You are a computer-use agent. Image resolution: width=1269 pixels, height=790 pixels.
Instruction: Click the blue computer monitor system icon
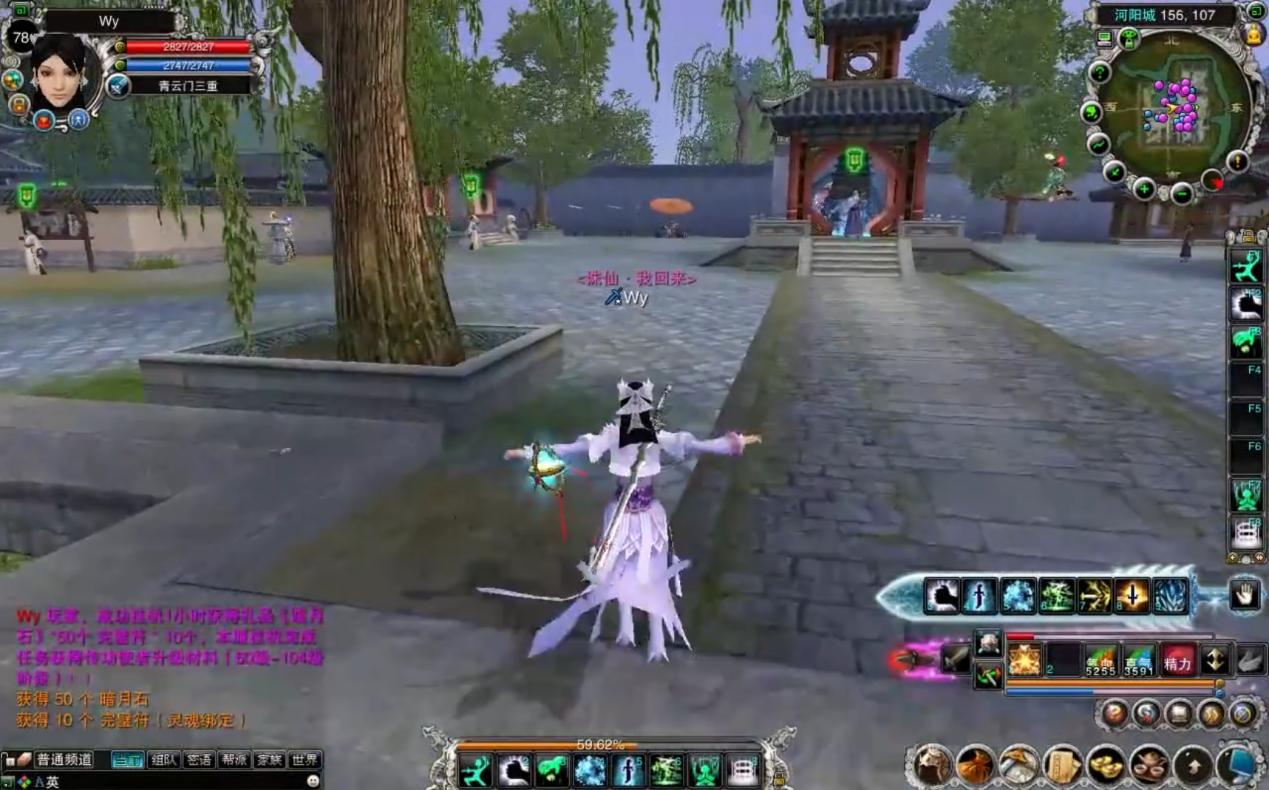coord(1240,765)
